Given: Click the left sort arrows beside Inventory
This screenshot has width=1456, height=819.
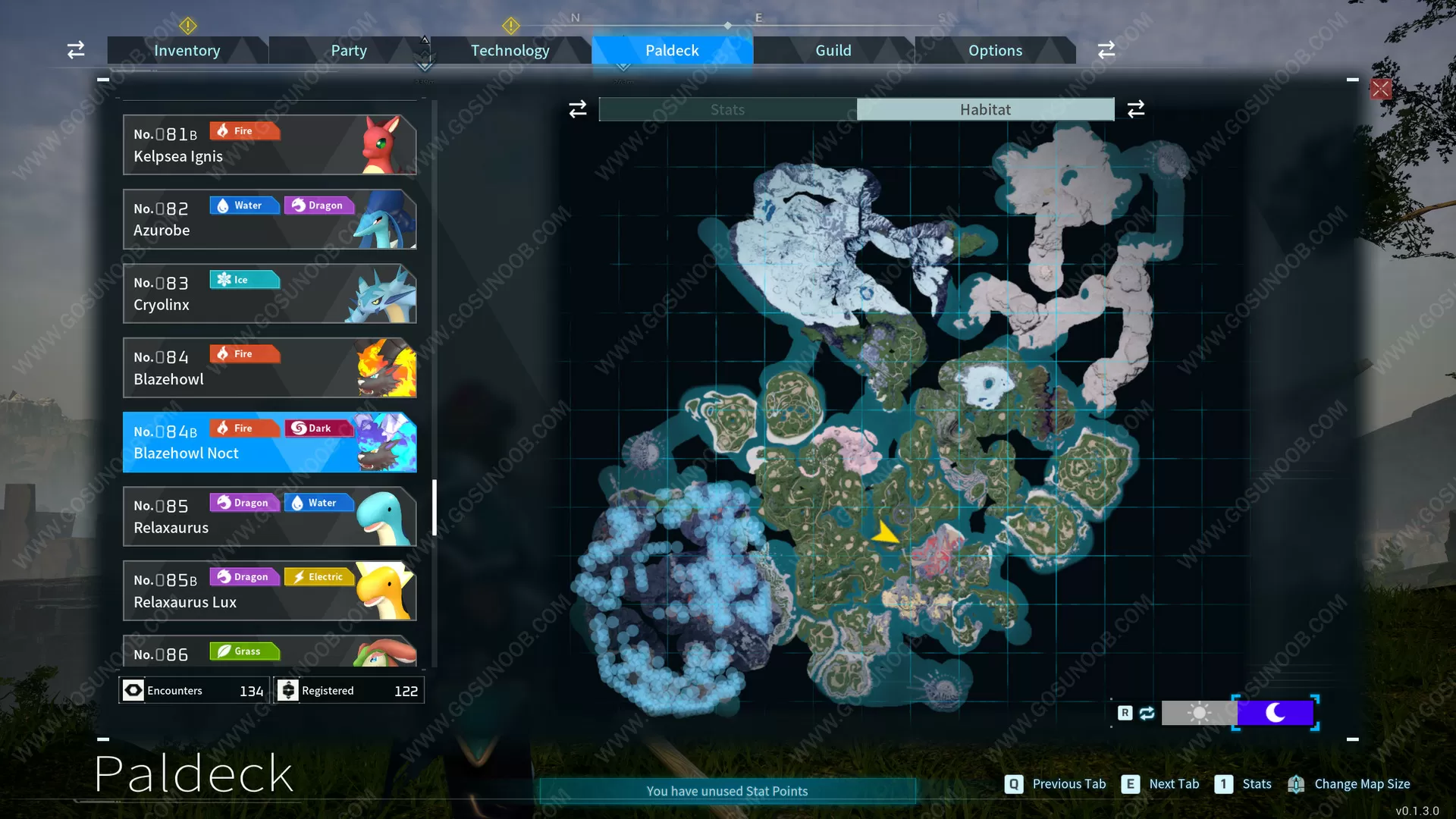Looking at the screenshot, I should (75, 49).
